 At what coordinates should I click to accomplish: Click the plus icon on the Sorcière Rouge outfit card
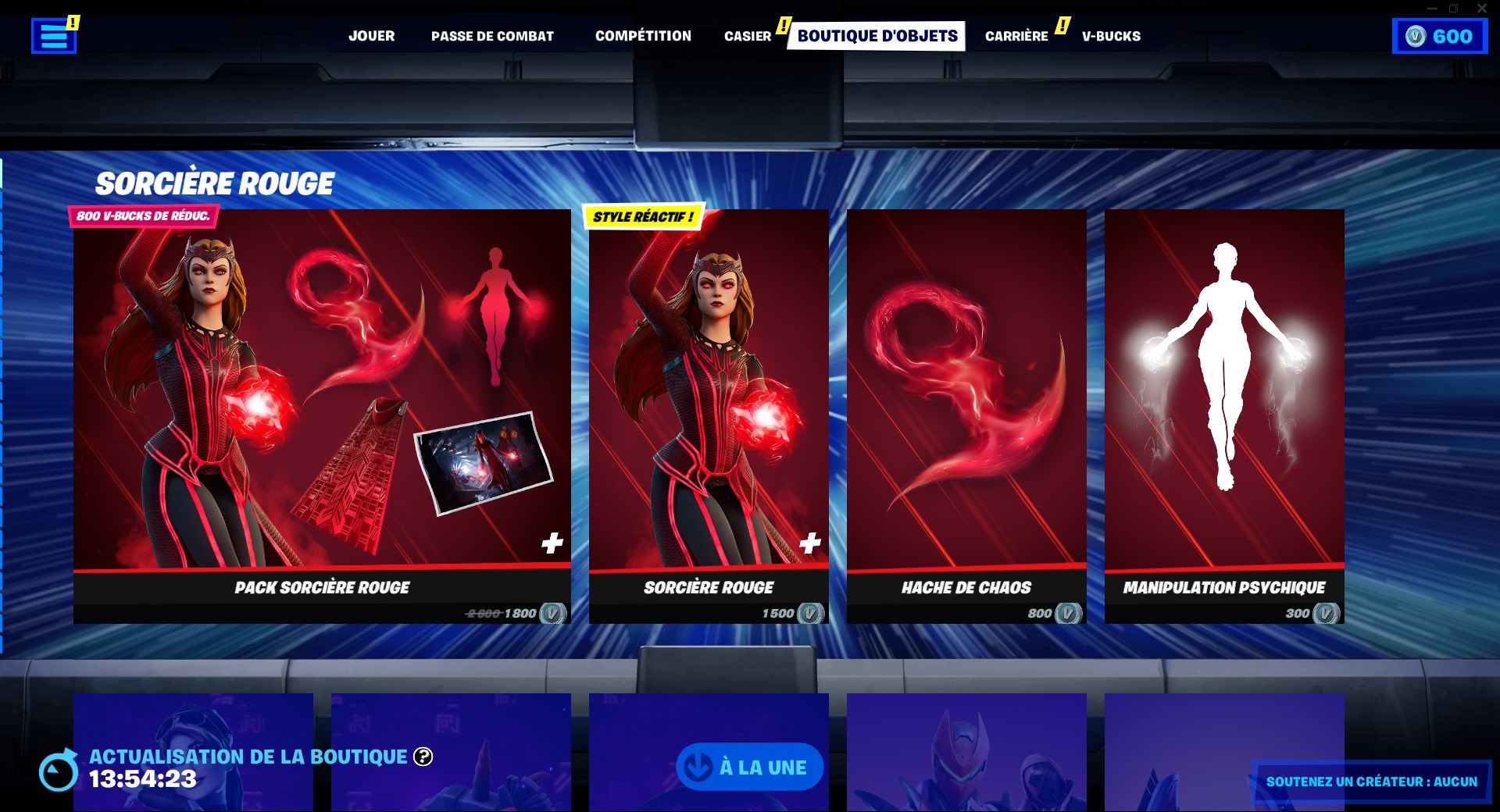coord(811,540)
